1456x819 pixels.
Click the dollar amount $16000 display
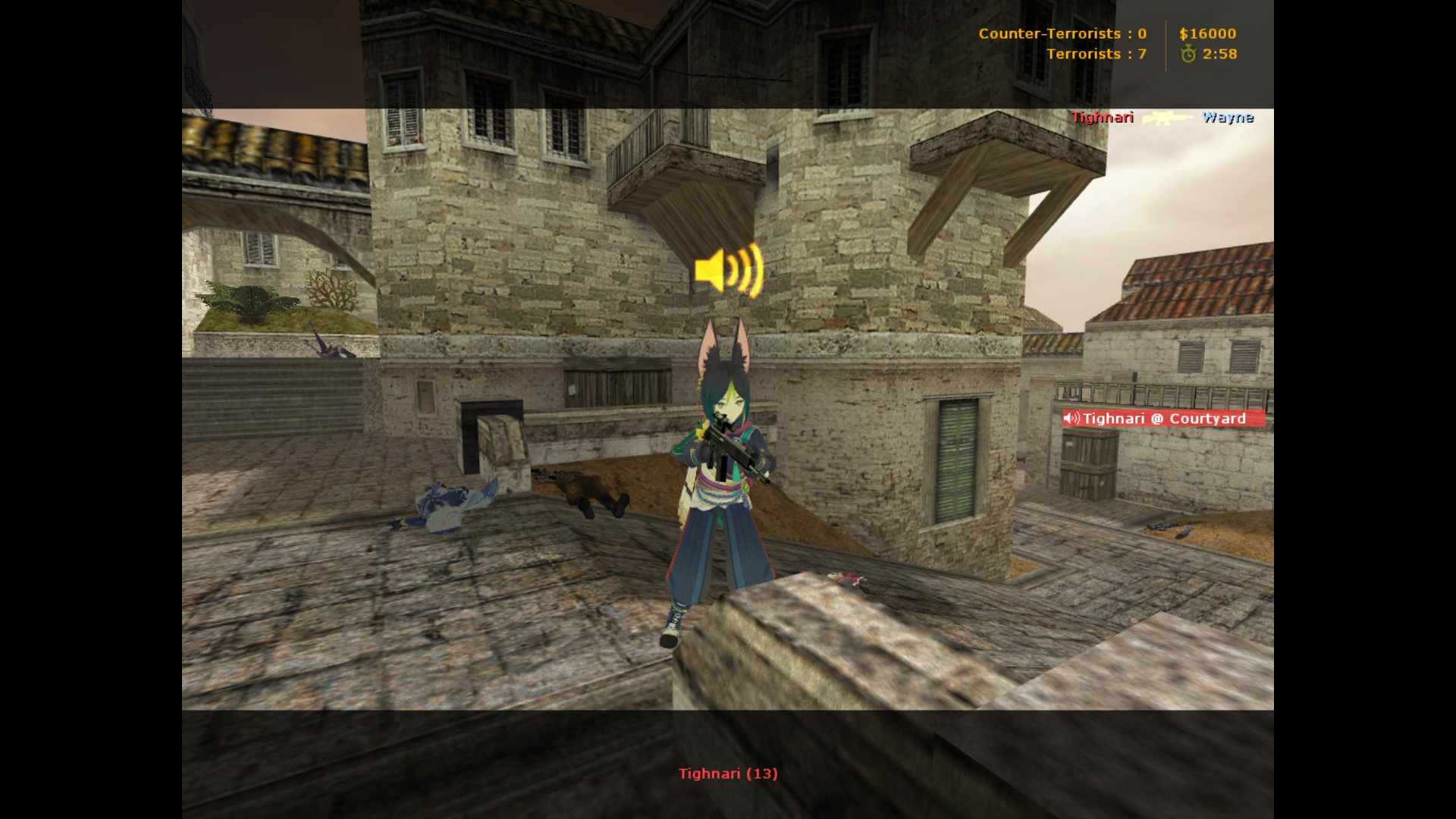tap(1210, 33)
